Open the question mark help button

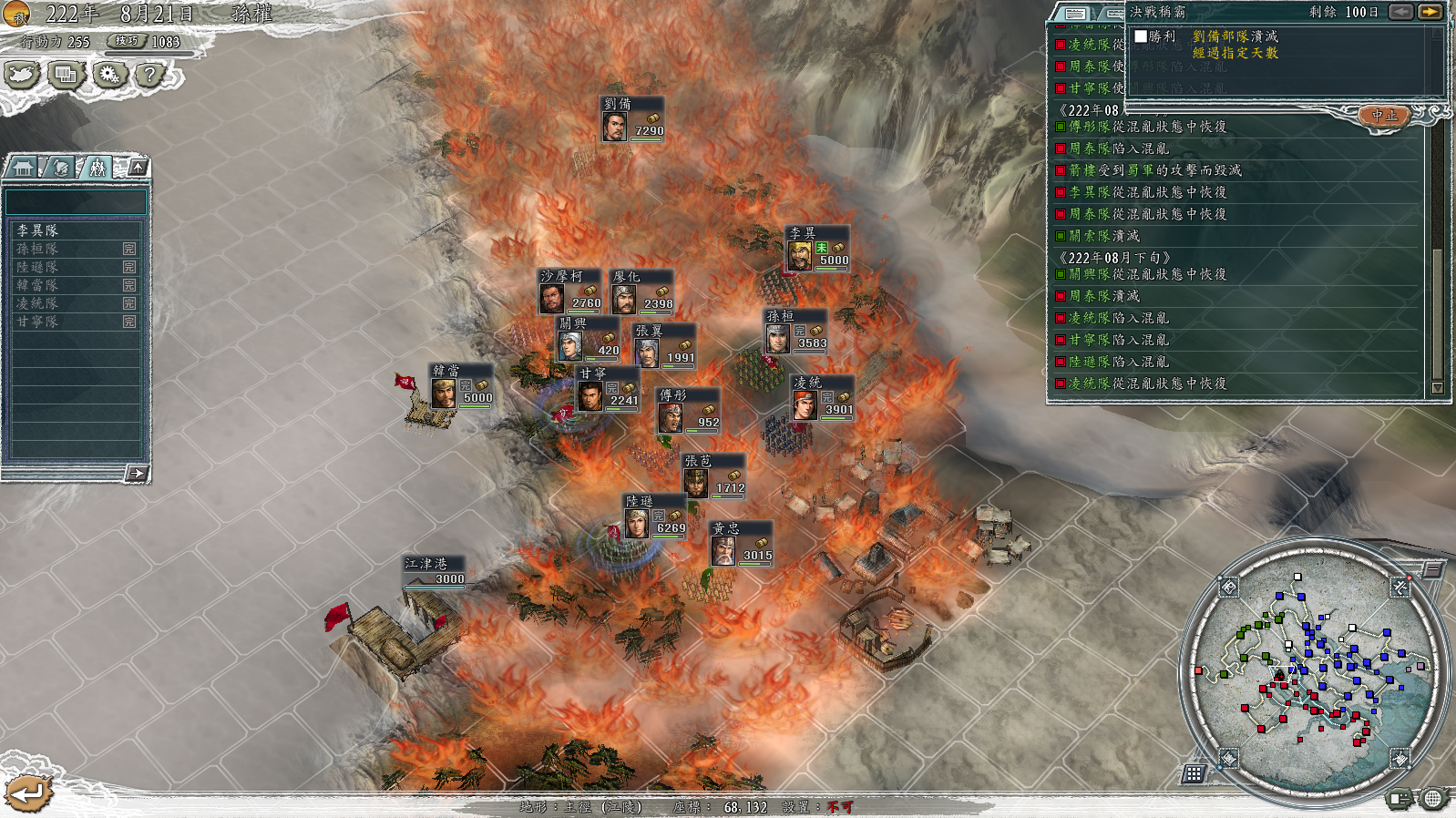(151, 75)
